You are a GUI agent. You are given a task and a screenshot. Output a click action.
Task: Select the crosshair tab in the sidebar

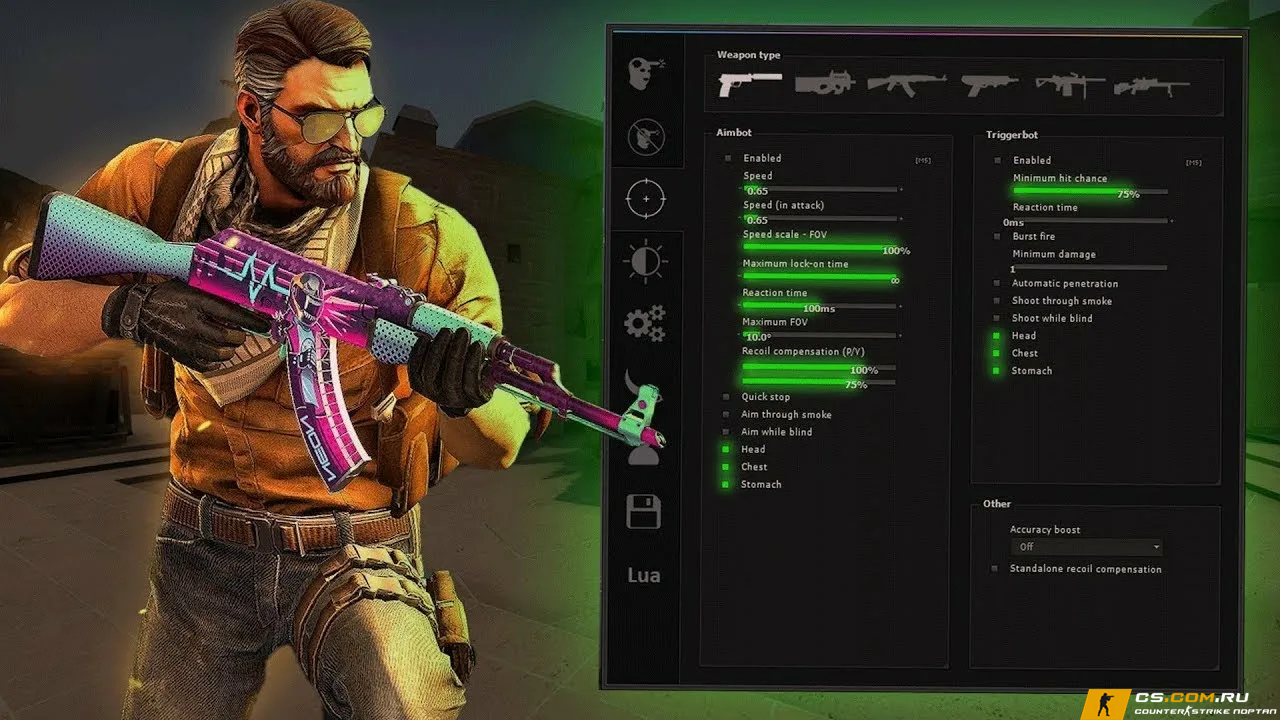(x=645, y=198)
